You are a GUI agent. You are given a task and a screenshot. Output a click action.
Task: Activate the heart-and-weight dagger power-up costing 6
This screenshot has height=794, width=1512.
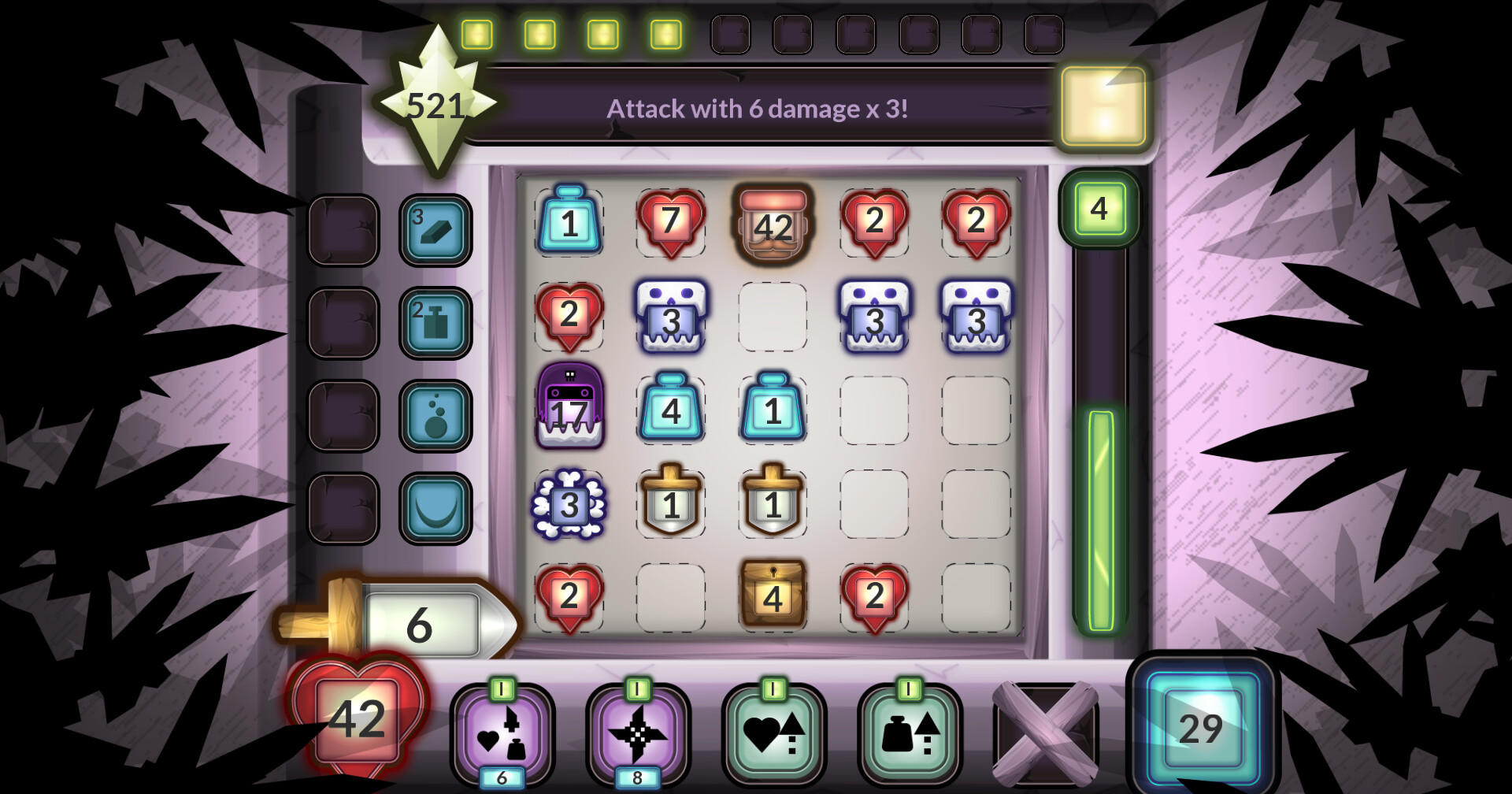coord(502,736)
